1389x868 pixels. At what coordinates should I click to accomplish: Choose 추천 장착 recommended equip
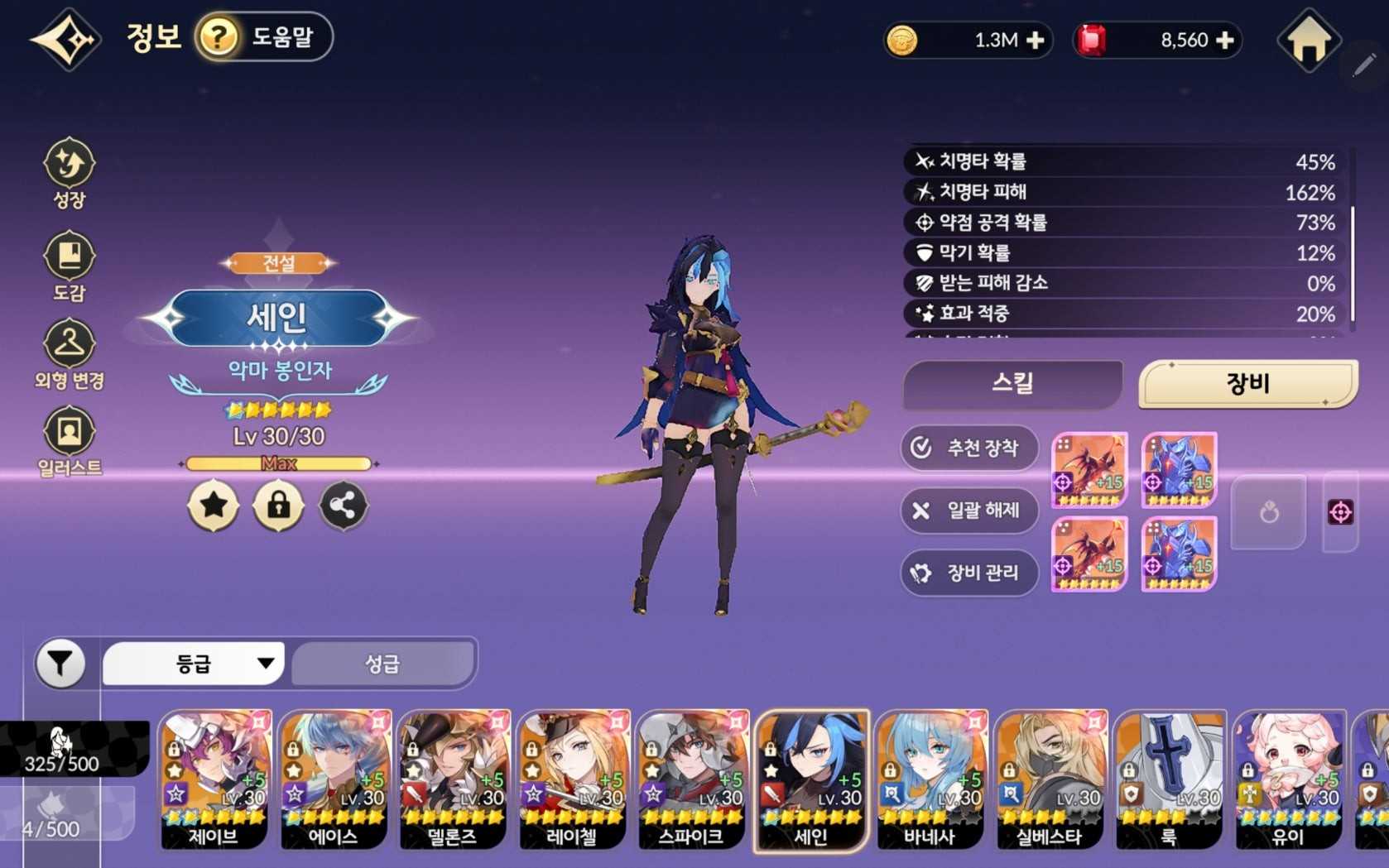[x=968, y=448]
